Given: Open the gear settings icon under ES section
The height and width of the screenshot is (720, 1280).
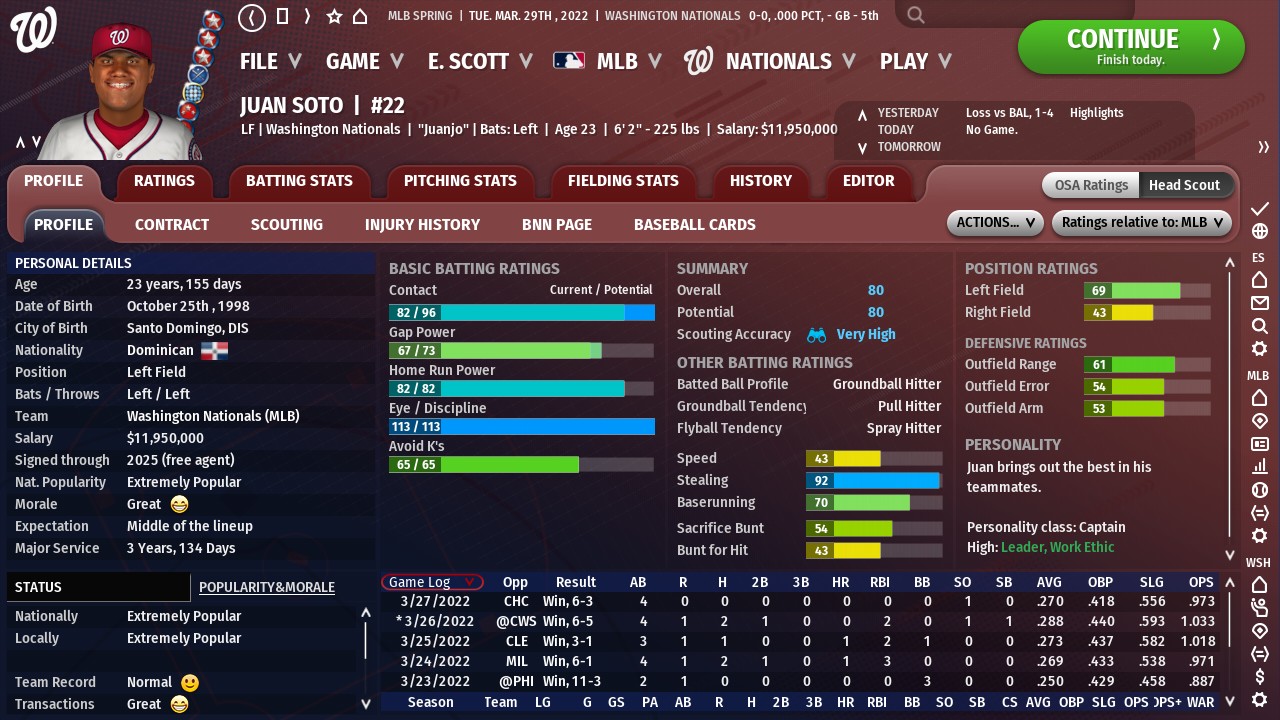Looking at the screenshot, I should [x=1260, y=341].
